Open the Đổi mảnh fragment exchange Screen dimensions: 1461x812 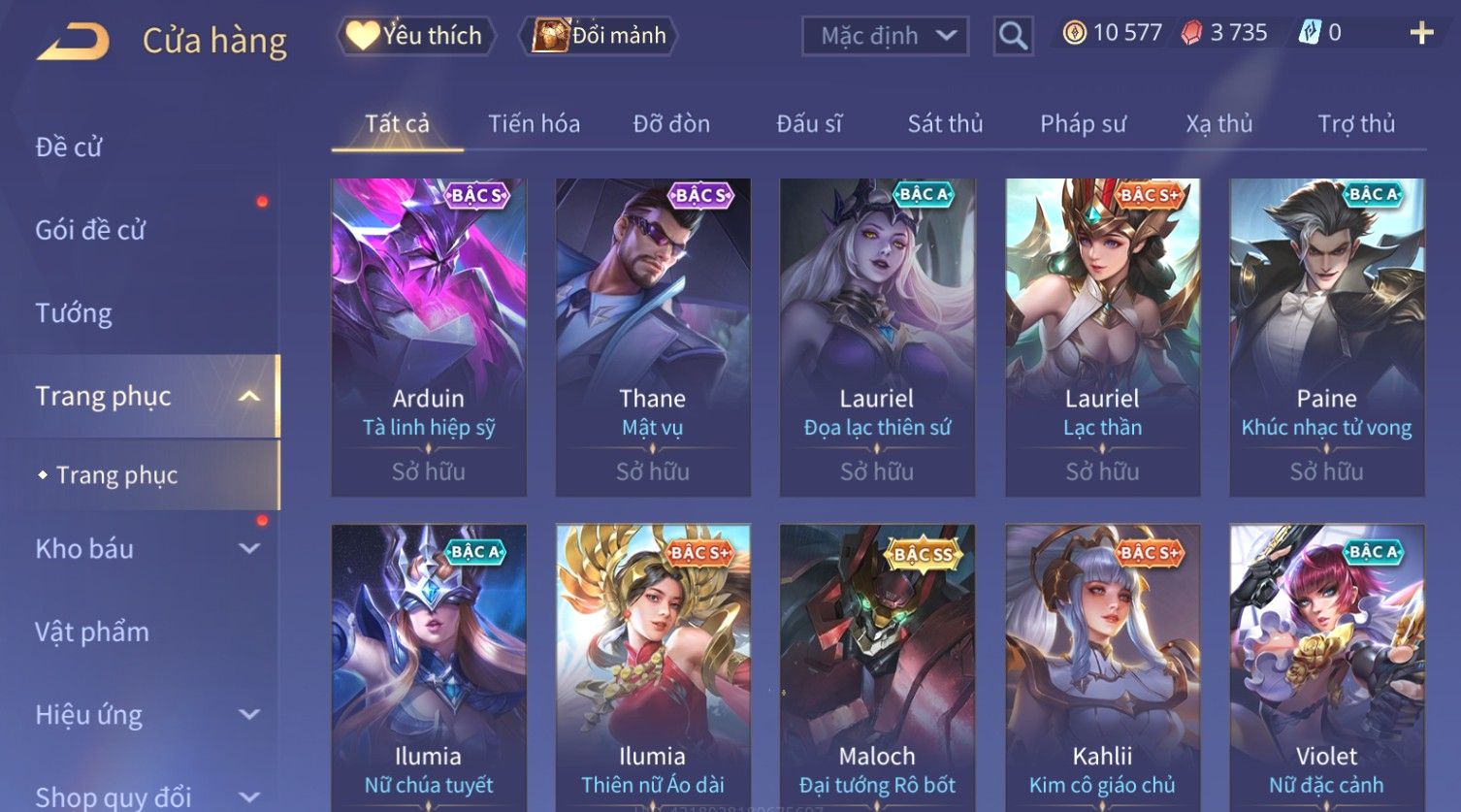point(601,36)
